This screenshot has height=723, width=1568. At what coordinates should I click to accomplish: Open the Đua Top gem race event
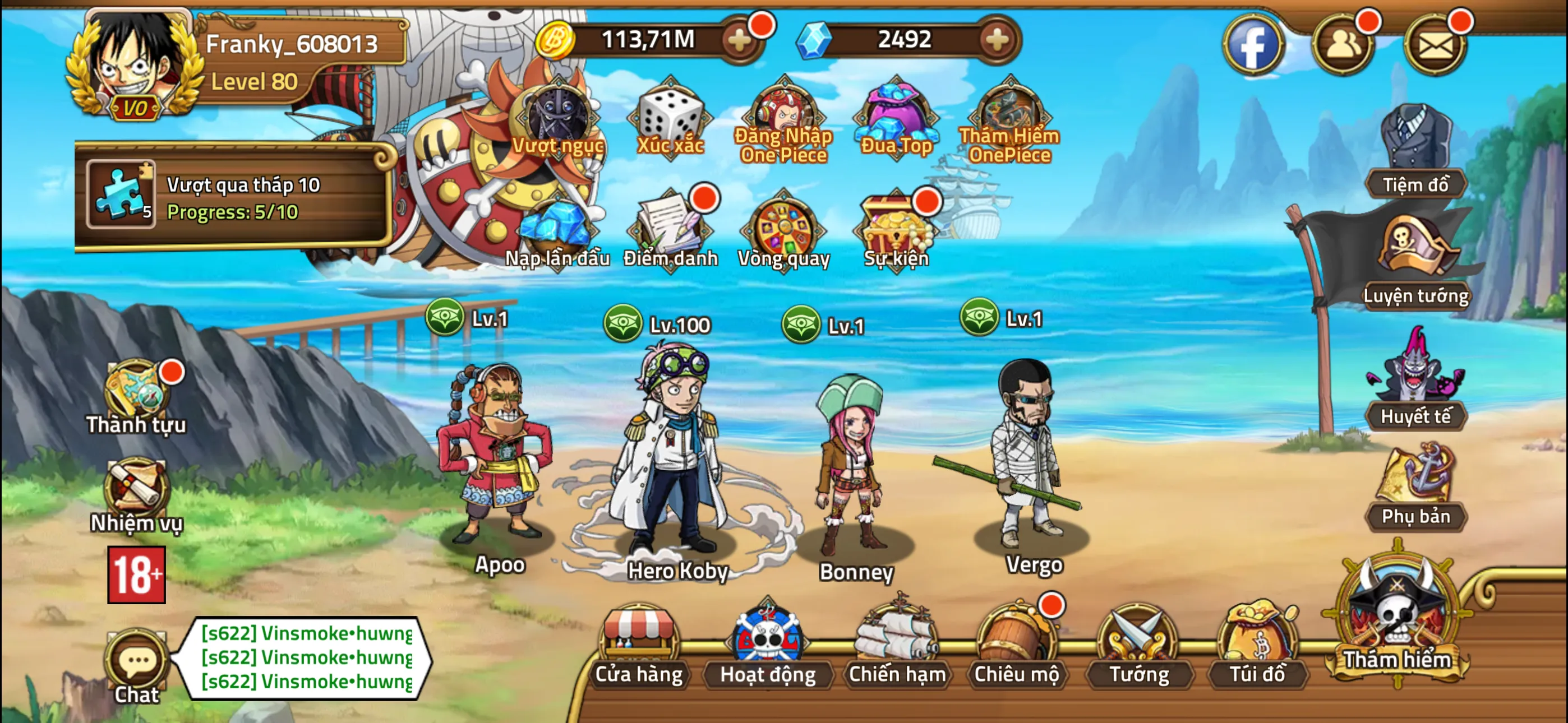(x=895, y=113)
